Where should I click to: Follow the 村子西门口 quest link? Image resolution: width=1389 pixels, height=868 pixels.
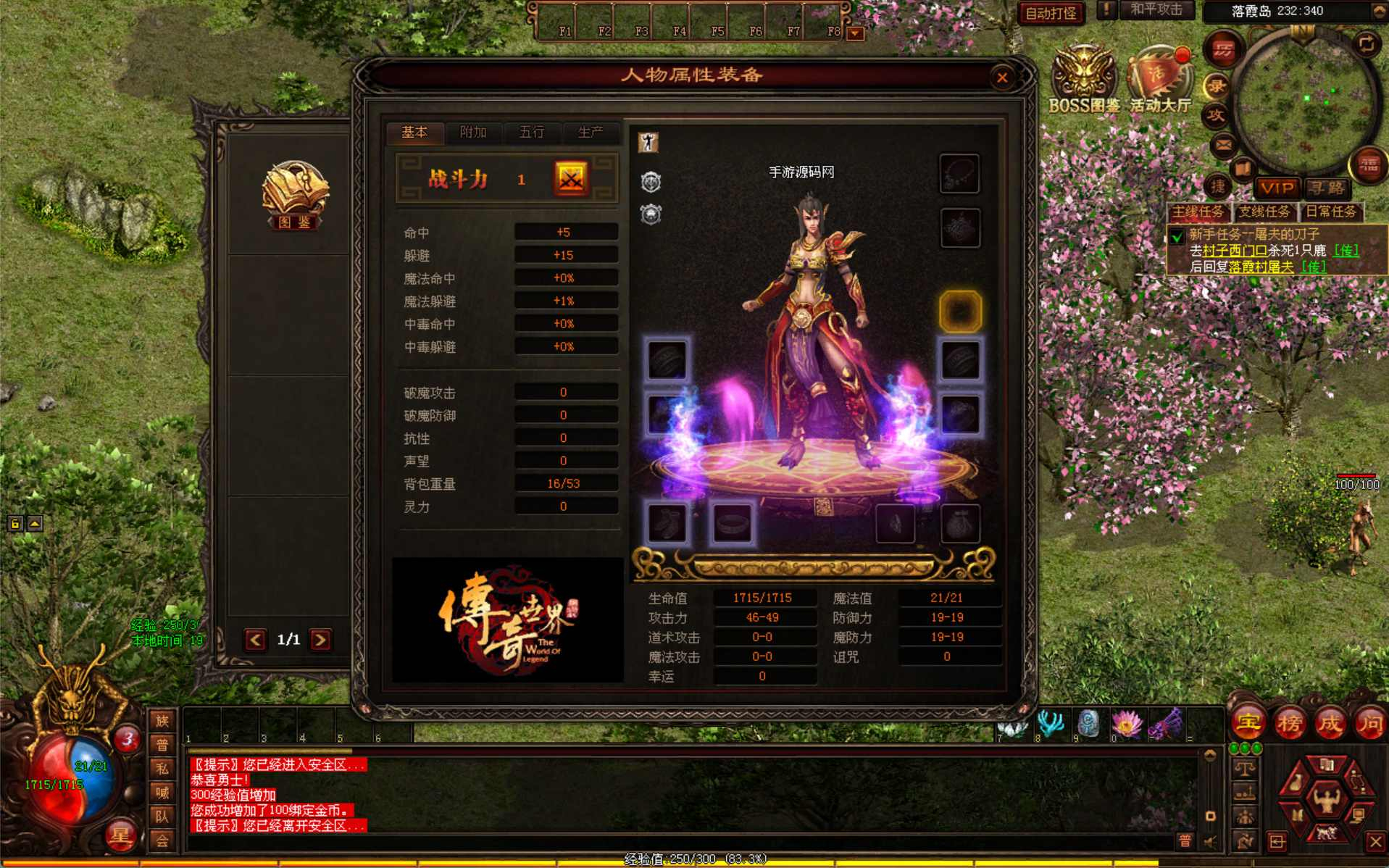[1235, 251]
